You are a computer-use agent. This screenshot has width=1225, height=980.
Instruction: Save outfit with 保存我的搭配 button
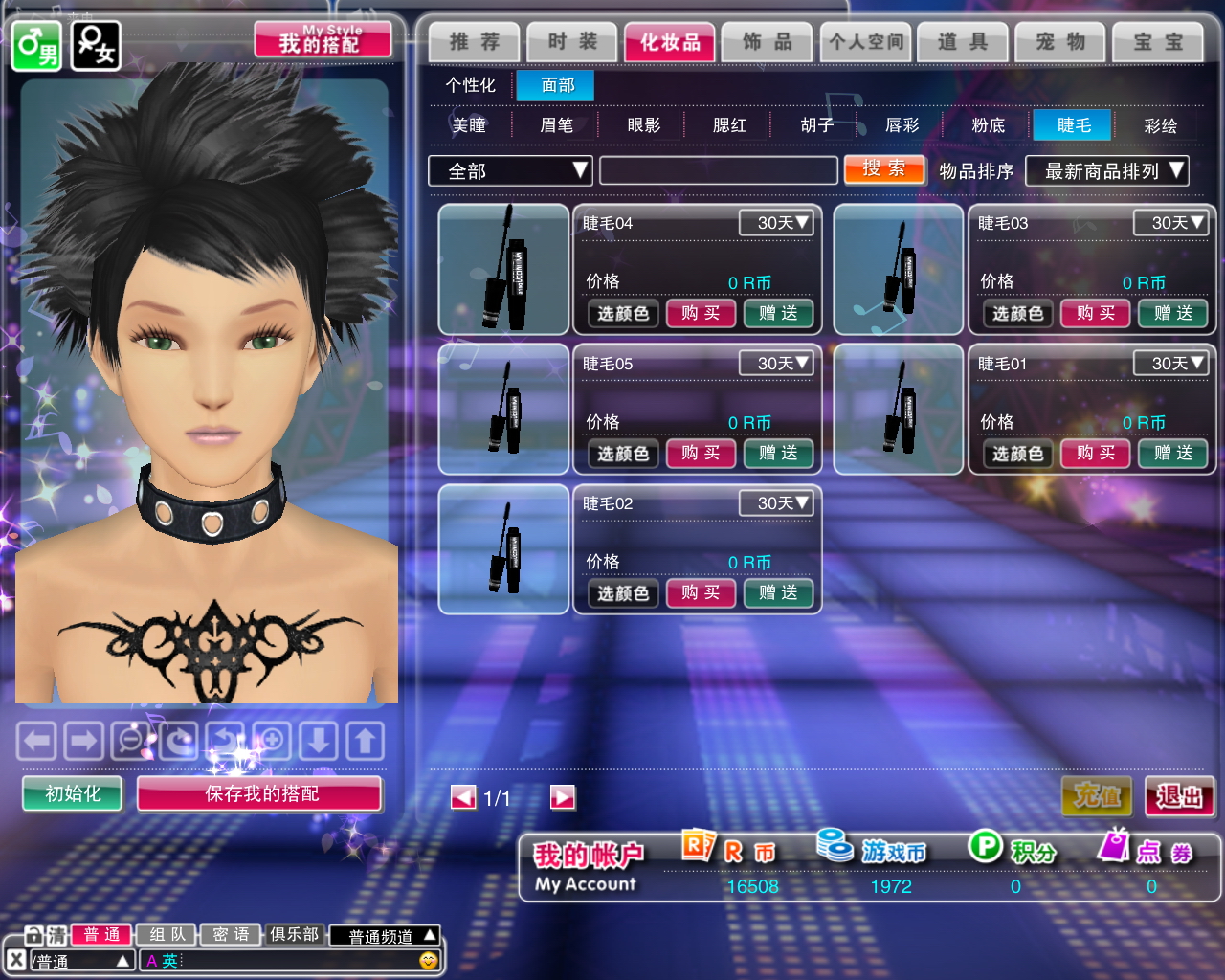tap(260, 793)
